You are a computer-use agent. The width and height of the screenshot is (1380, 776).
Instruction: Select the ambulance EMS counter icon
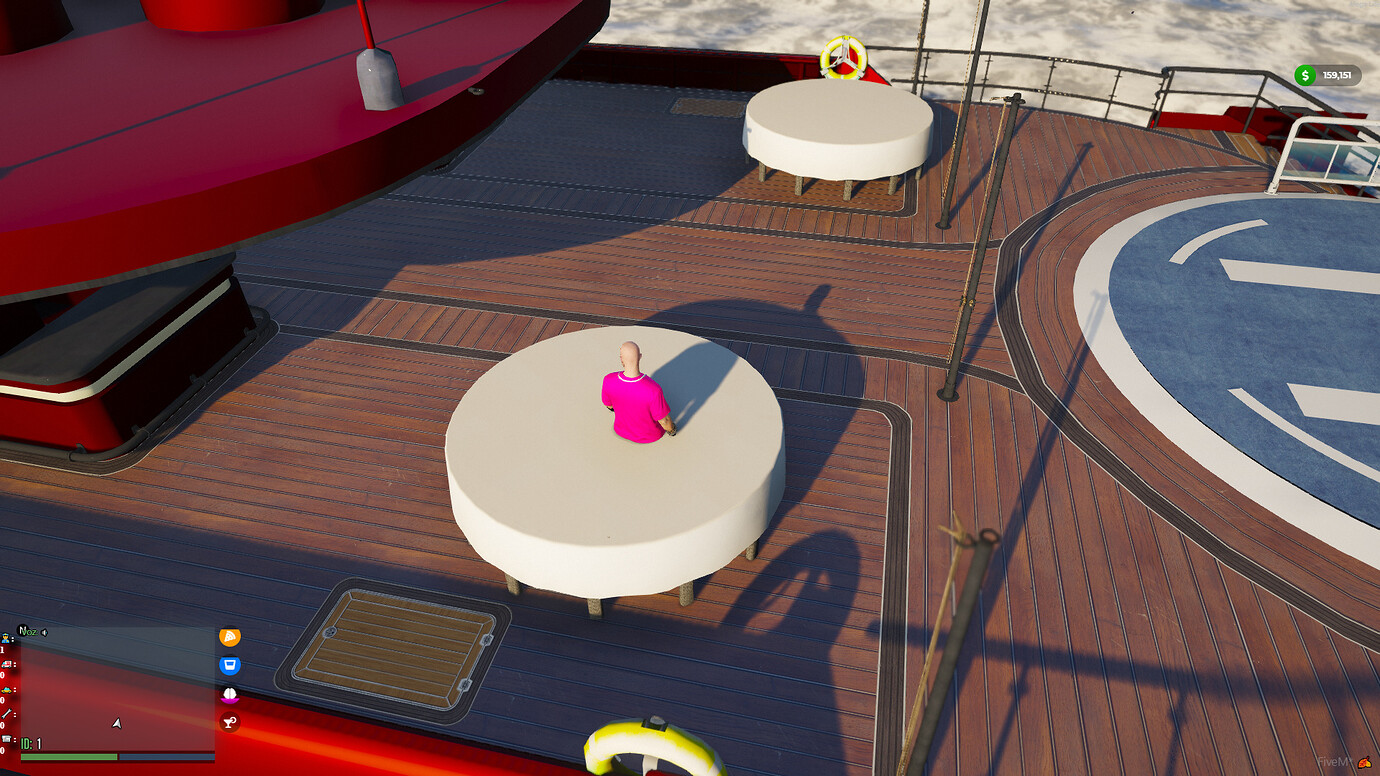tap(5, 664)
